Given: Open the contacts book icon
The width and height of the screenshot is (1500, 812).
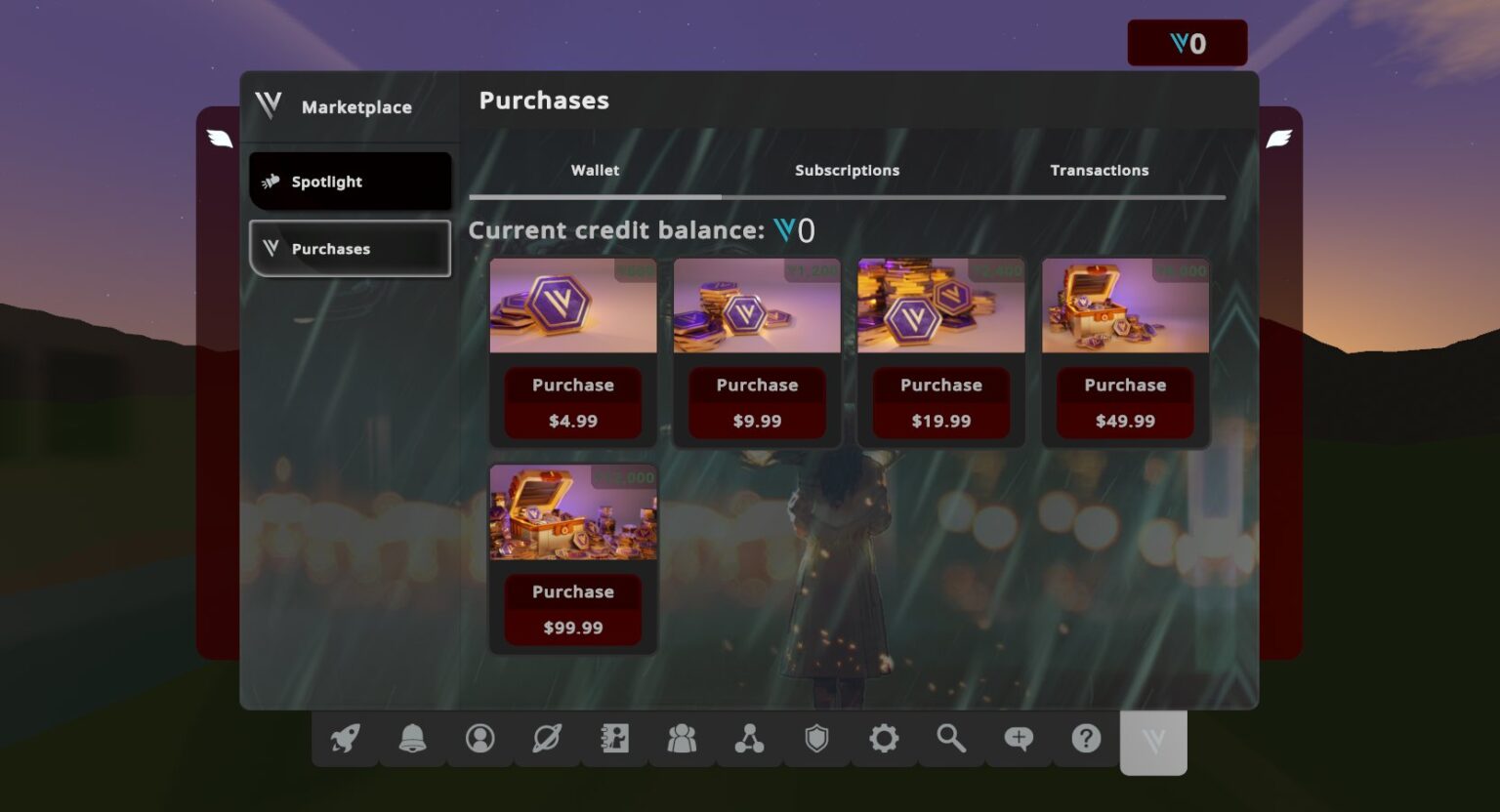Looking at the screenshot, I should pos(614,739).
